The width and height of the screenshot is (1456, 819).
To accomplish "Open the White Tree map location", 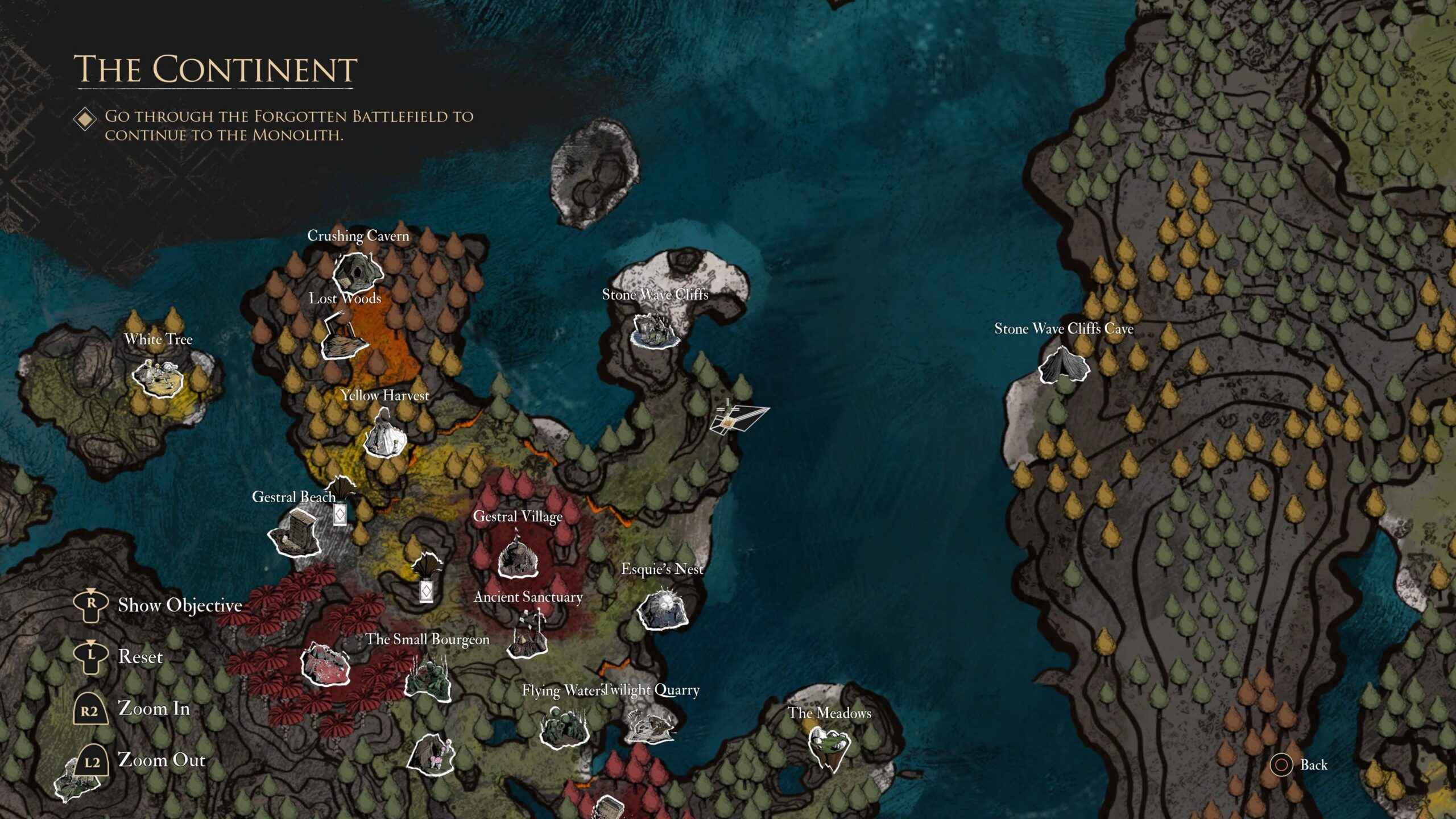I will 158,378.
